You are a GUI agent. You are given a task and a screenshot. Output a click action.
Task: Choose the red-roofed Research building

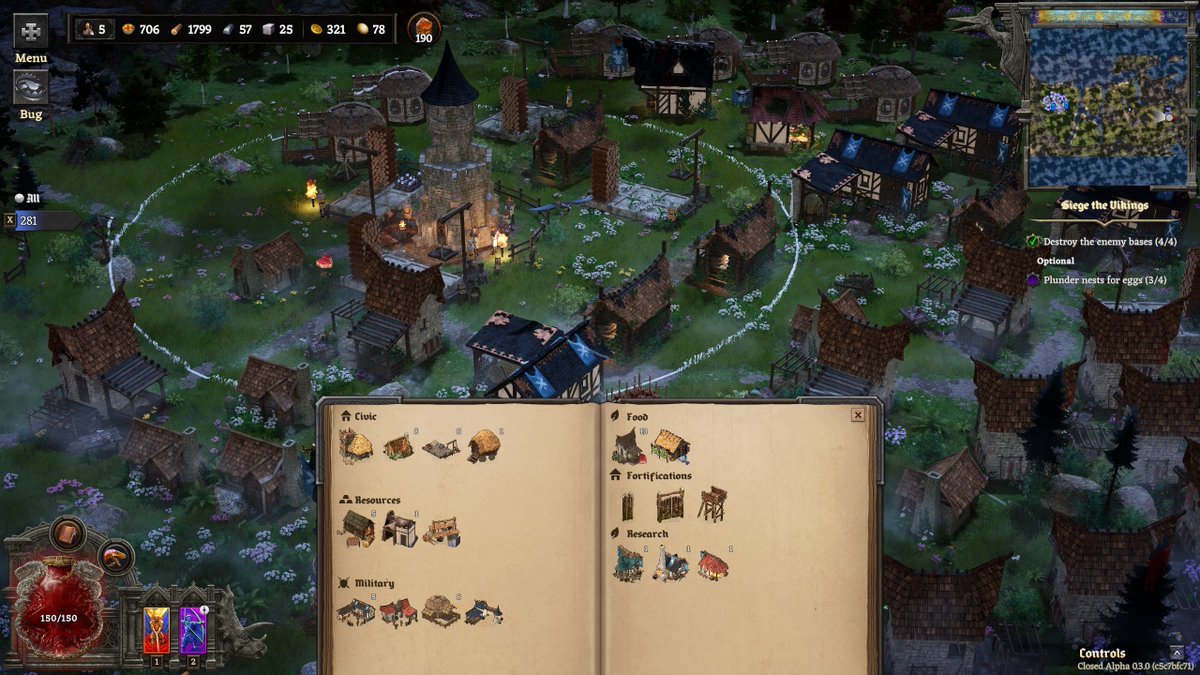pos(713,565)
